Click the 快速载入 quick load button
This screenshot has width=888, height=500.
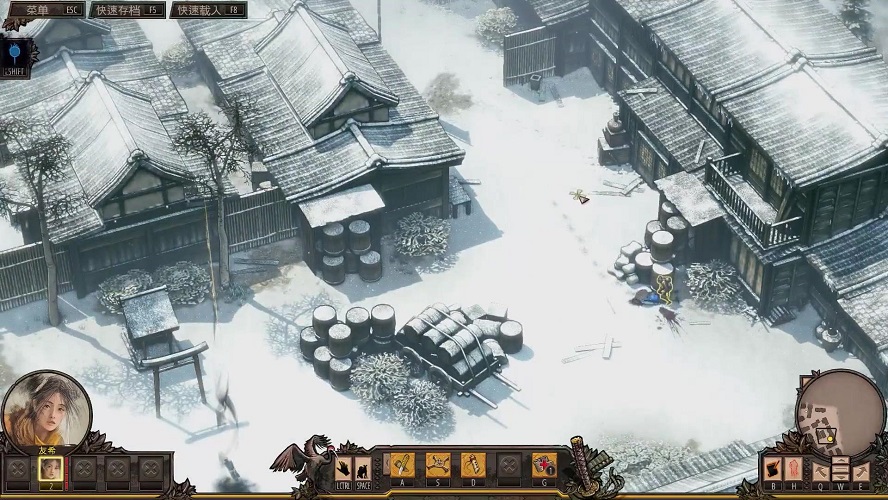(x=208, y=10)
